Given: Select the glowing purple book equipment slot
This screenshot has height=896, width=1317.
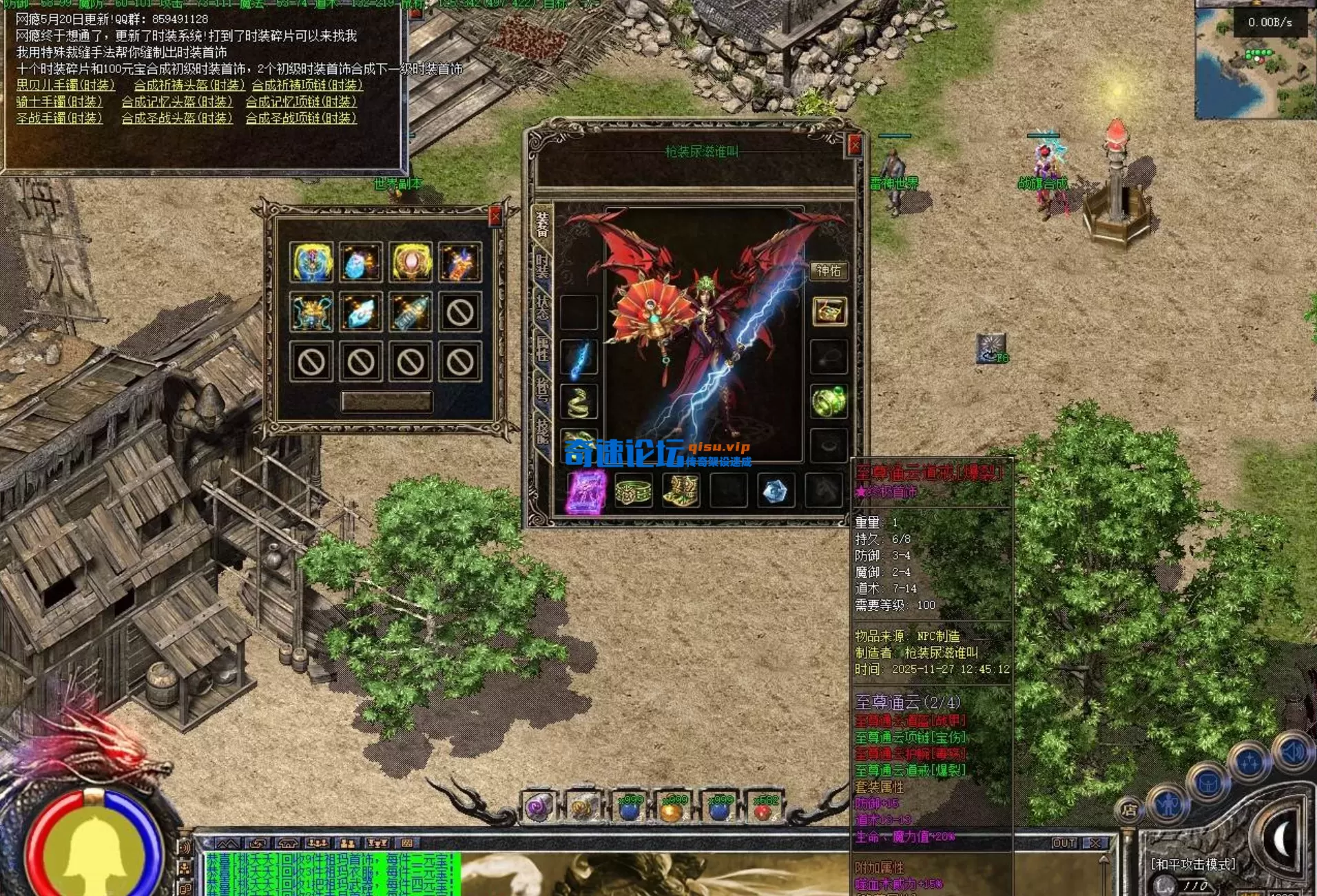Looking at the screenshot, I should pos(586,491).
